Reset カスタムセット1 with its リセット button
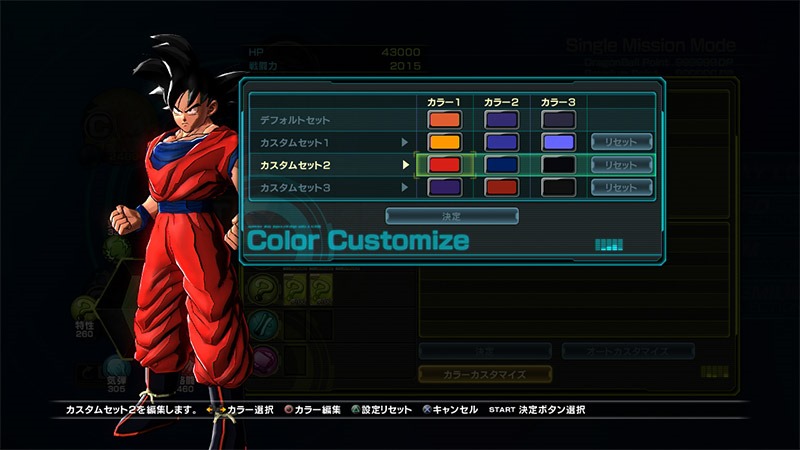Viewport: 800px width, 450px height. [621, 142]
